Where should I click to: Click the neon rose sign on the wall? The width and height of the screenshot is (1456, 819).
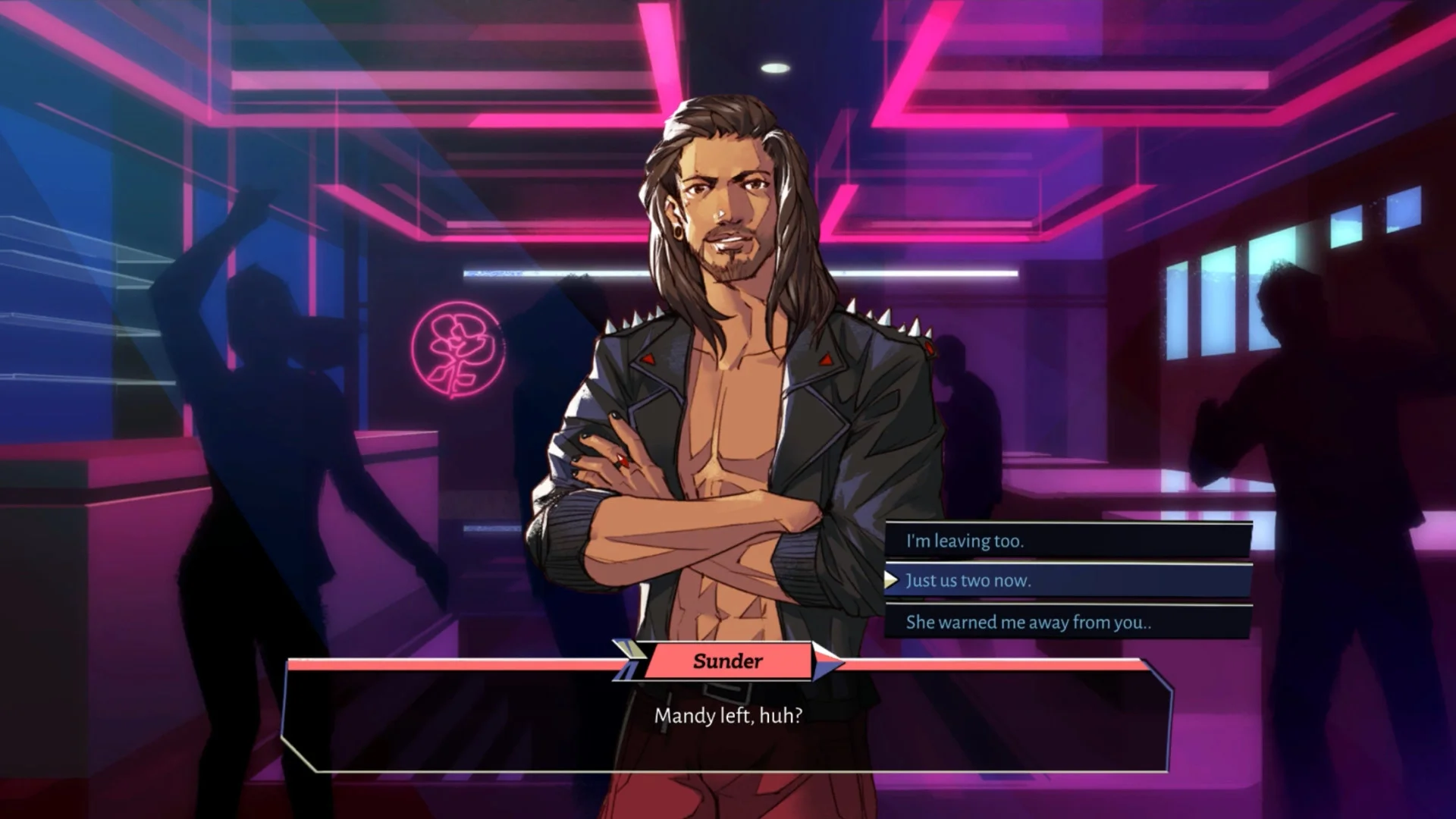click(456, 350)
